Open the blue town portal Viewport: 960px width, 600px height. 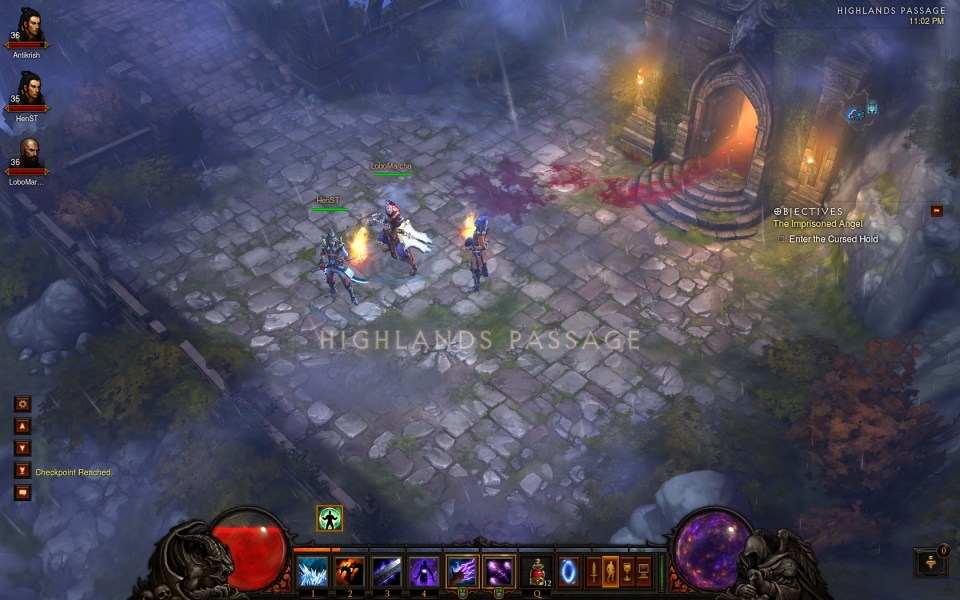(x=568, y=572)
